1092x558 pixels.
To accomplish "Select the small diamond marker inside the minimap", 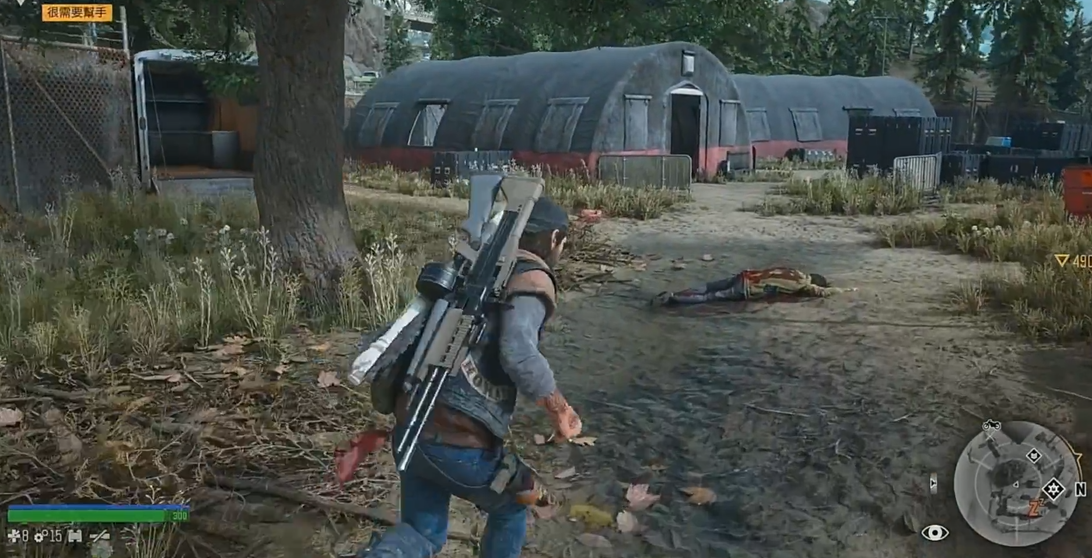I will click(1033, 456).
